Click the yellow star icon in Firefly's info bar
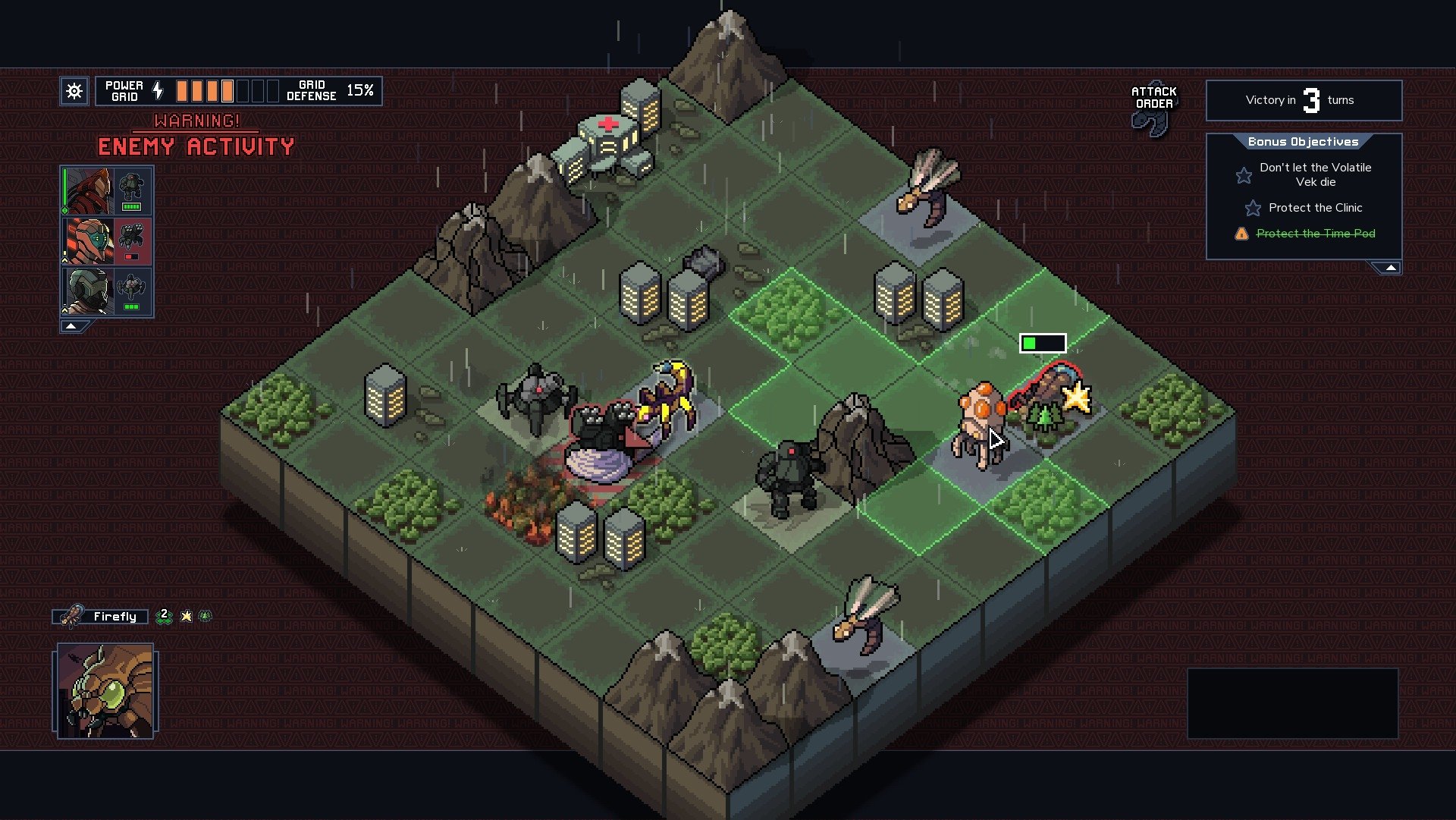The width and height of the screenshot is (1456, 820). [x=186, y=617]
